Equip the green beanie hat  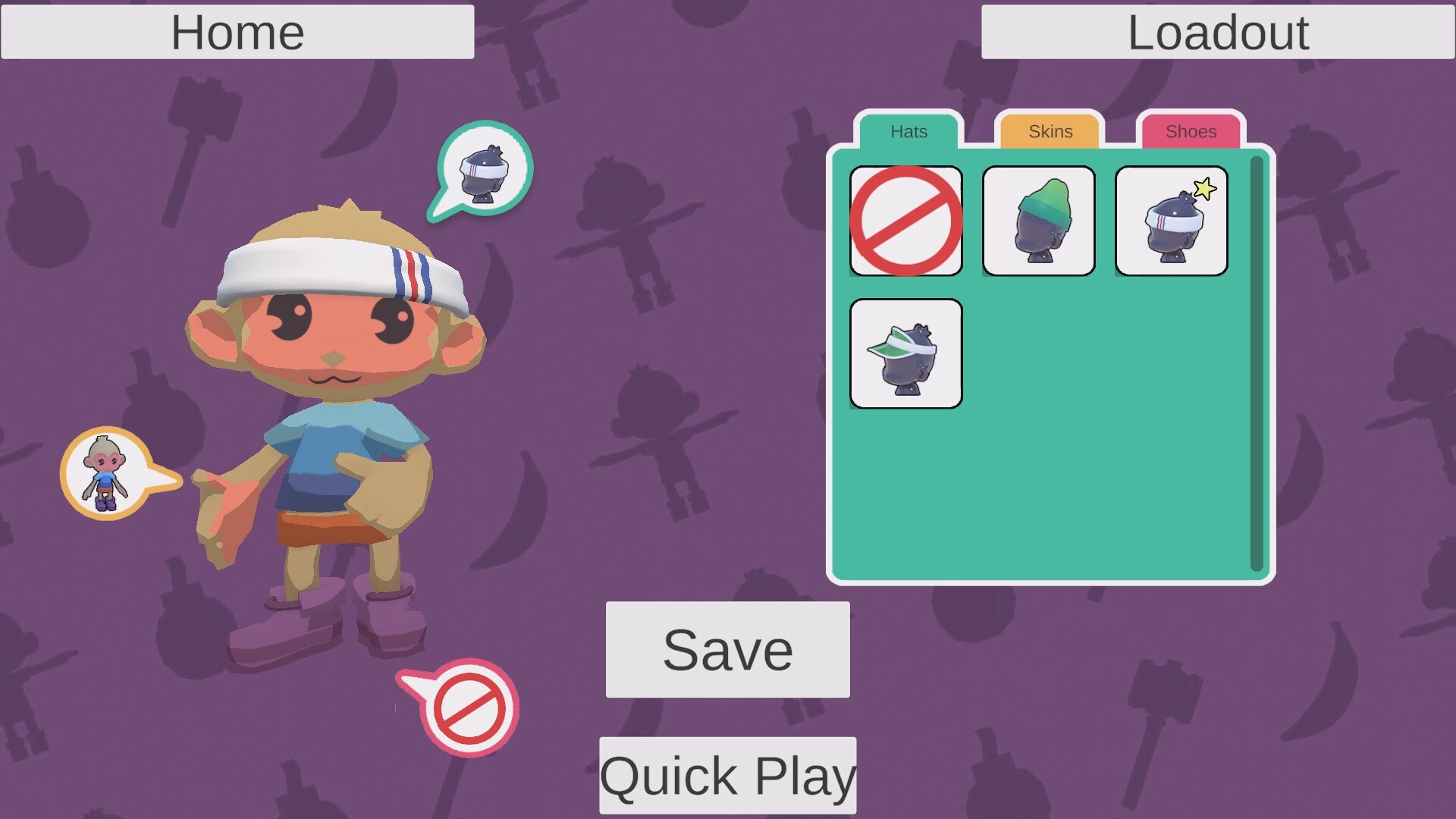coord(1038,221)
